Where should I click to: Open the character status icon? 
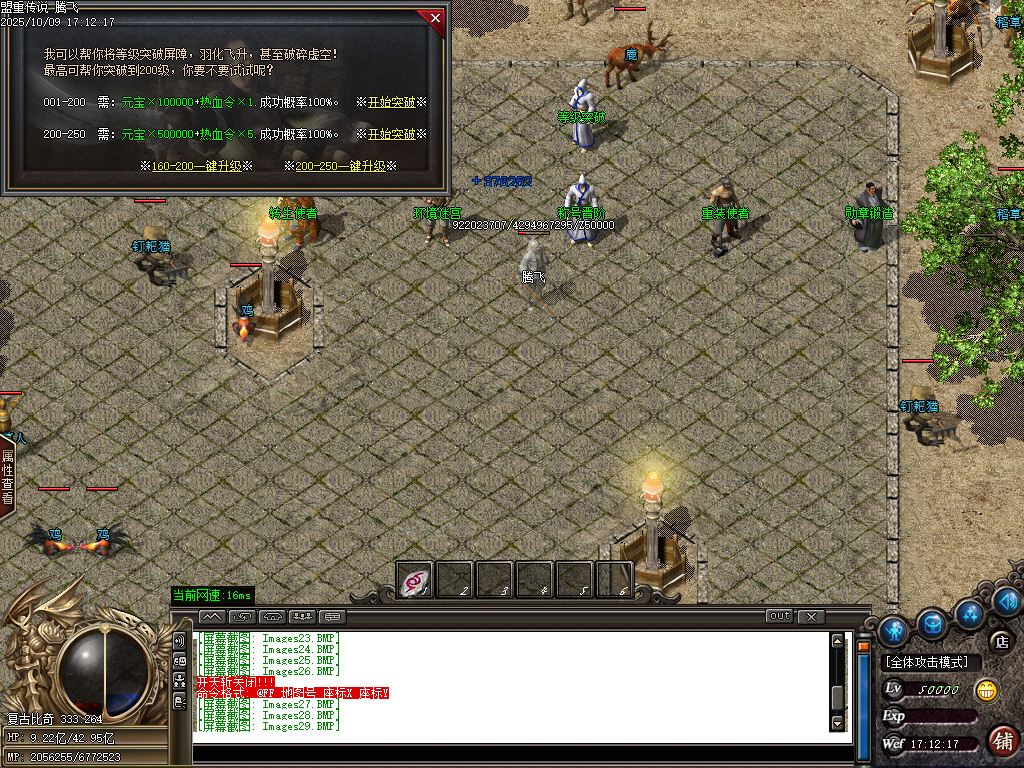tap(893, 630)
